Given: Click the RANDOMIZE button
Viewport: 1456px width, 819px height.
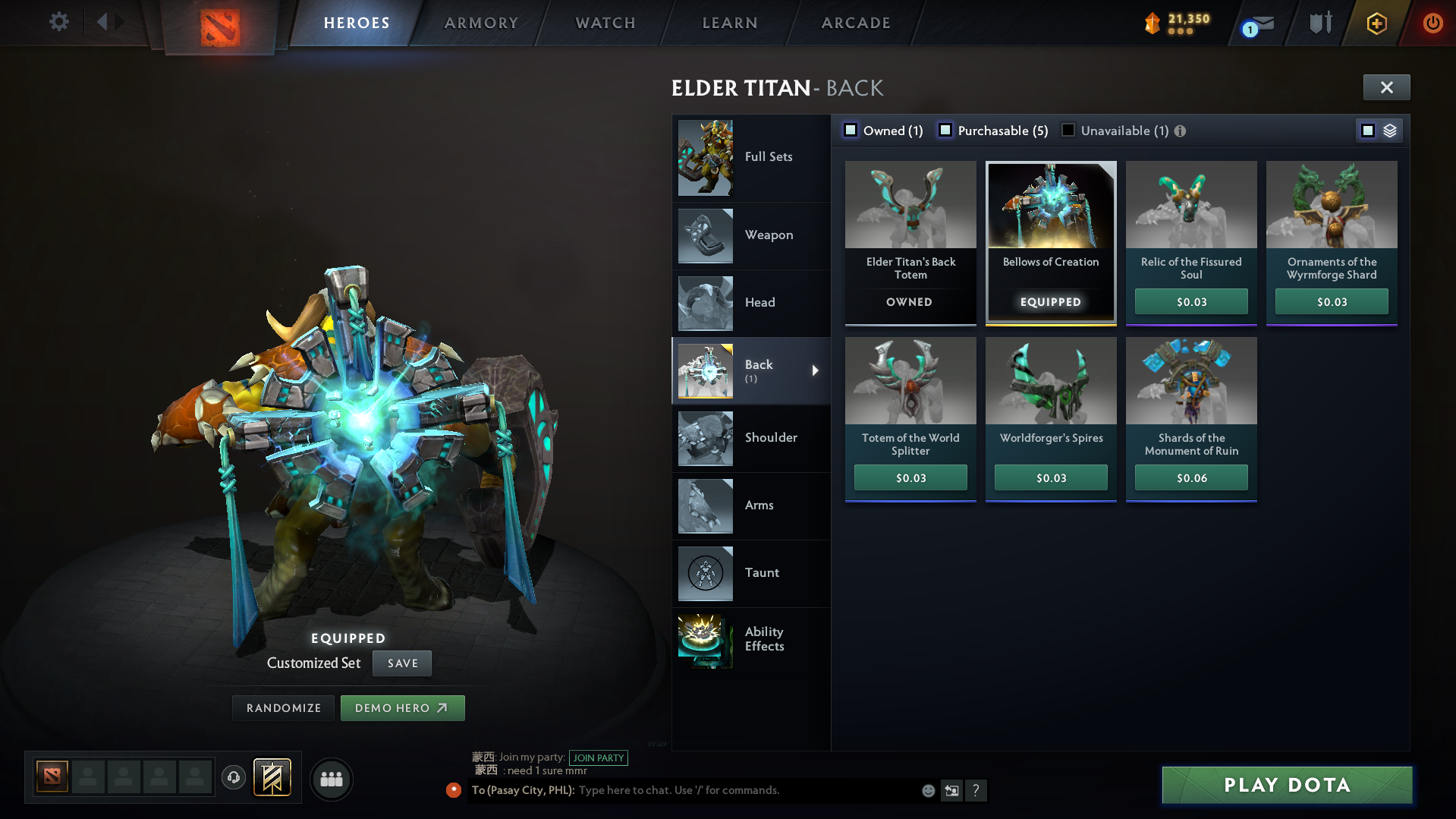Looking at the screenshot, I should (282, 707).
